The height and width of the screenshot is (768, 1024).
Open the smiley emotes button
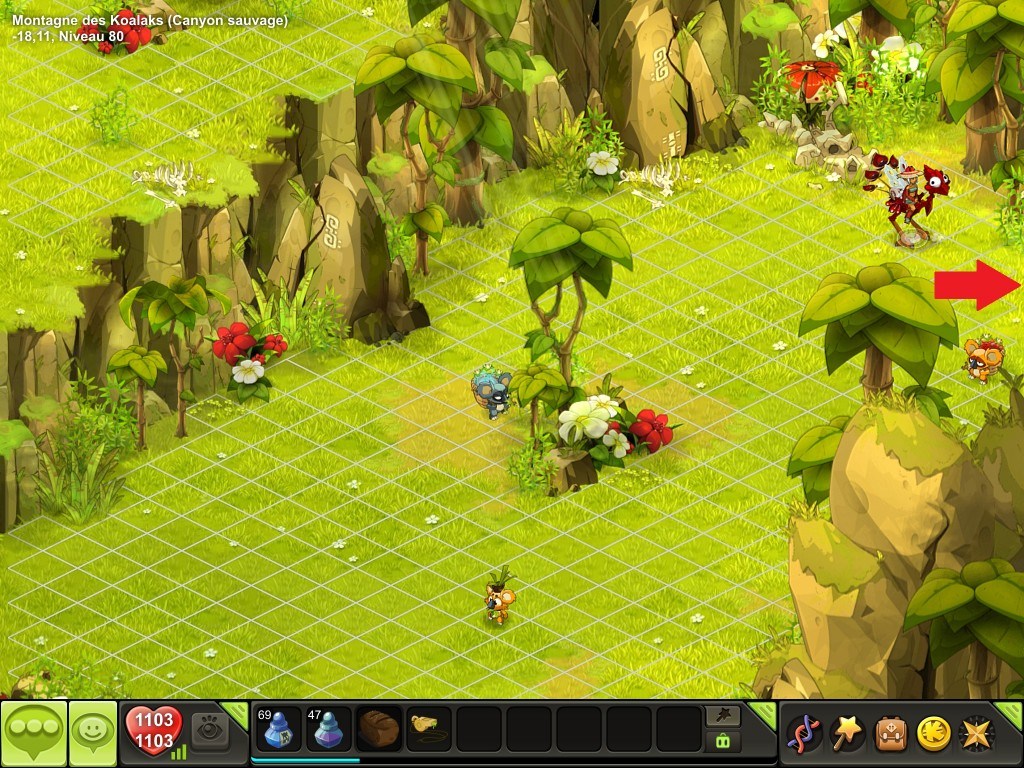coord(93,733)
